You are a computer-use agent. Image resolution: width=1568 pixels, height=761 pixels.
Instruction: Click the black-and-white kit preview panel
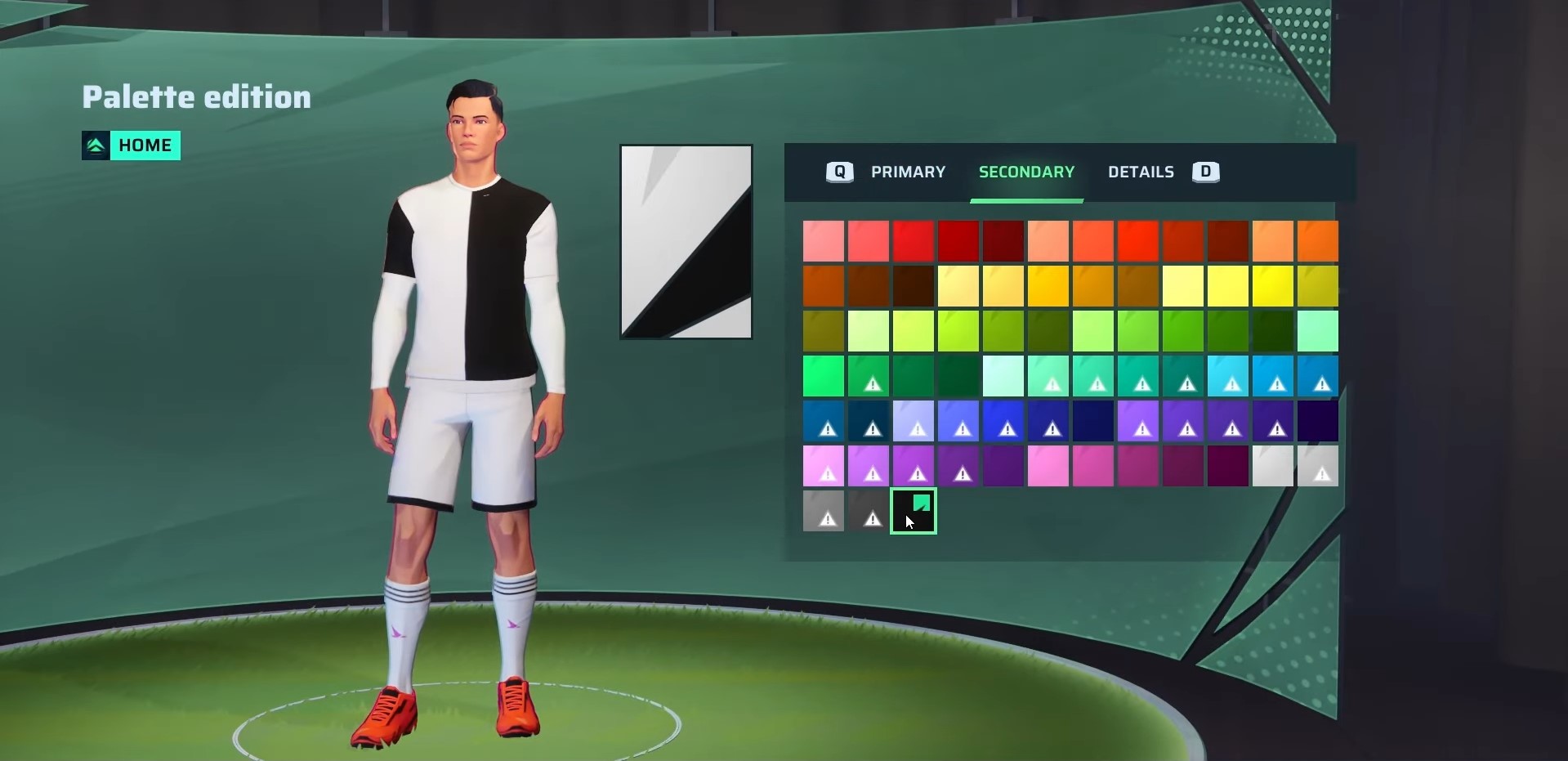coord(686,241)
